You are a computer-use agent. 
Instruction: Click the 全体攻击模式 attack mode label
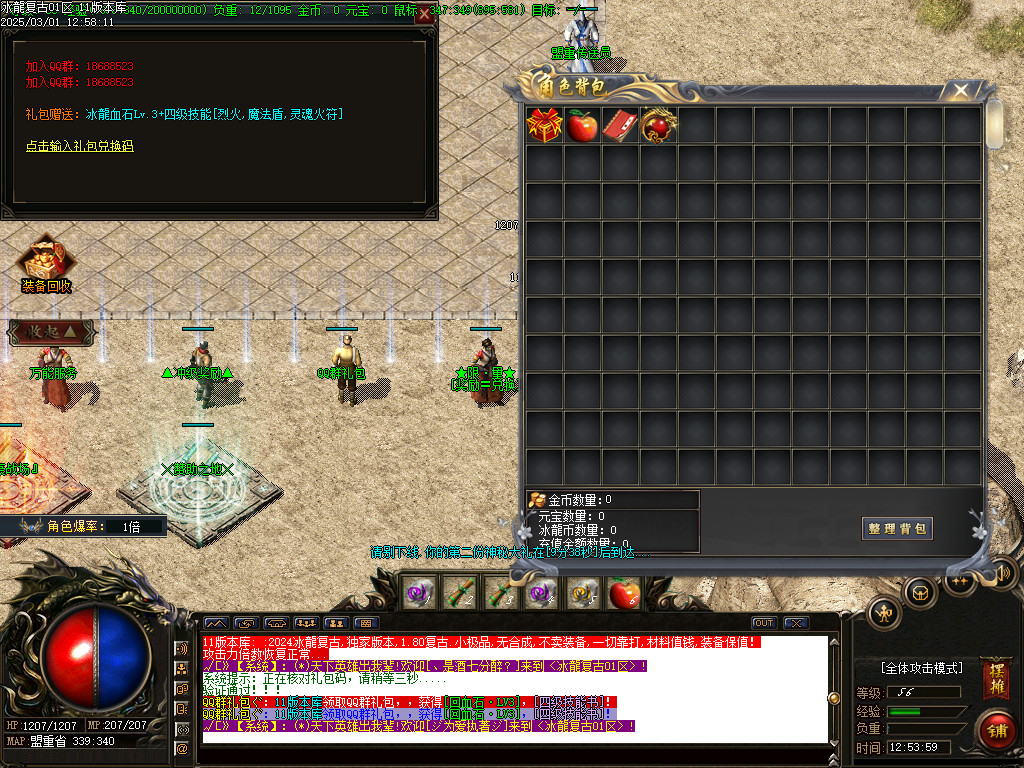click(x=921, y=668)
